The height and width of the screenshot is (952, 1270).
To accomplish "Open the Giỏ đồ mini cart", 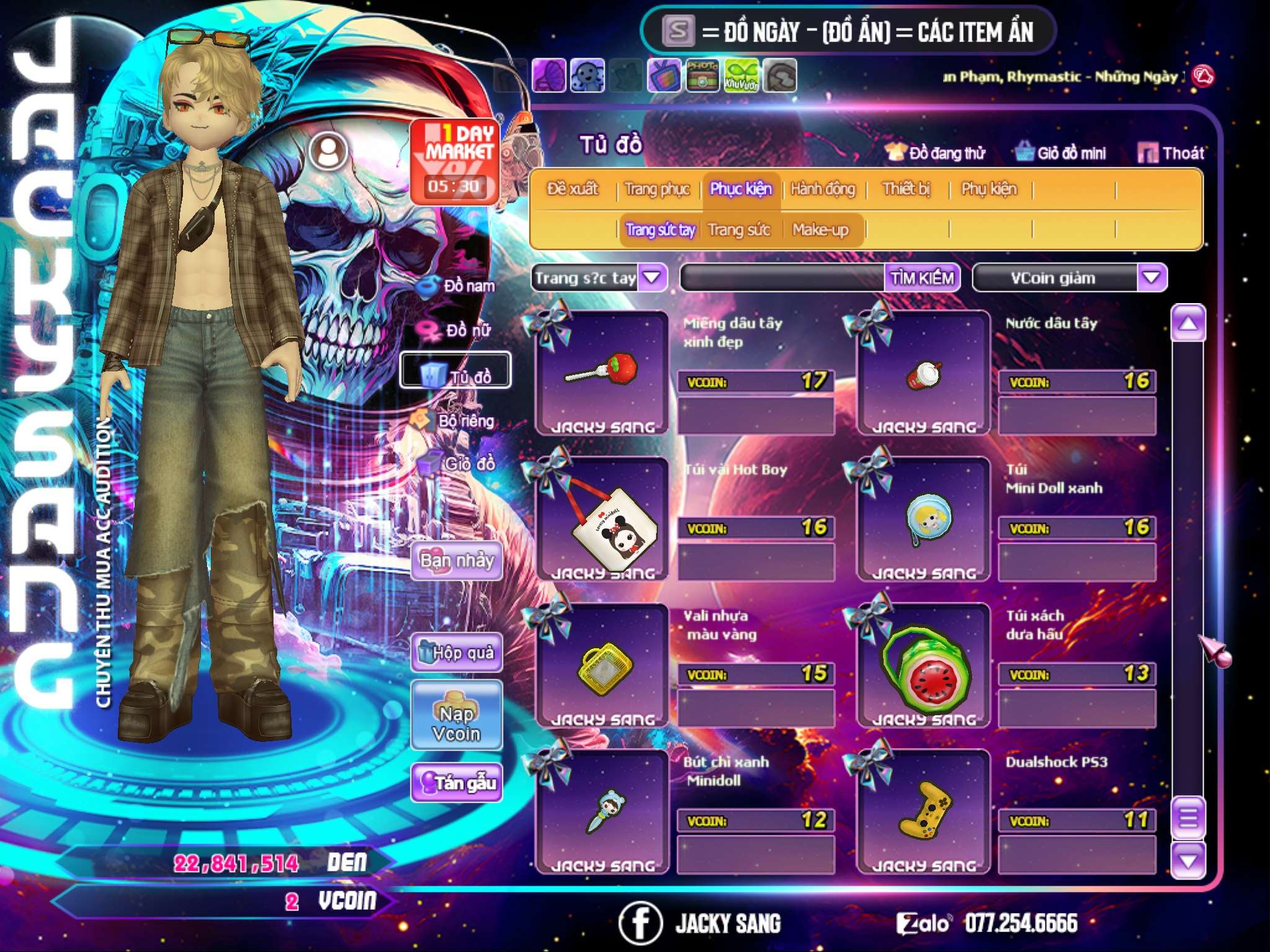I will (x=1061, y=153).
